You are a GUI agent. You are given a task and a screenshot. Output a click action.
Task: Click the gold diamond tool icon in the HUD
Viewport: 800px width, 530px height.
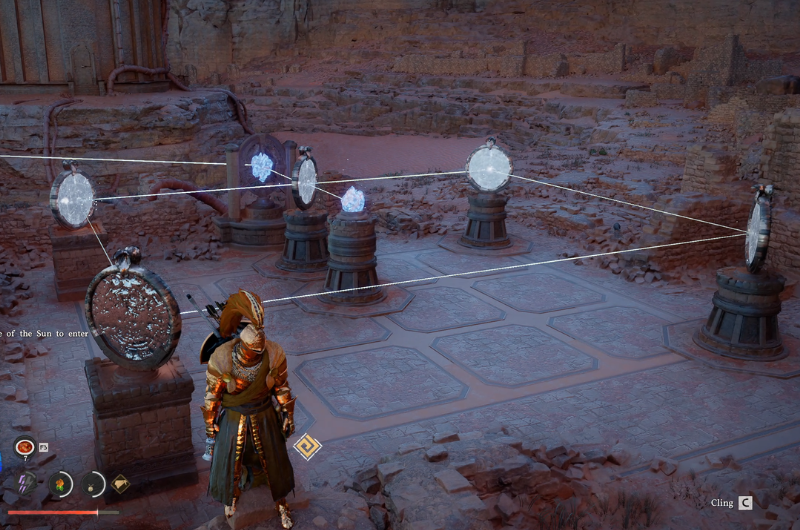(x=121, y=484)
